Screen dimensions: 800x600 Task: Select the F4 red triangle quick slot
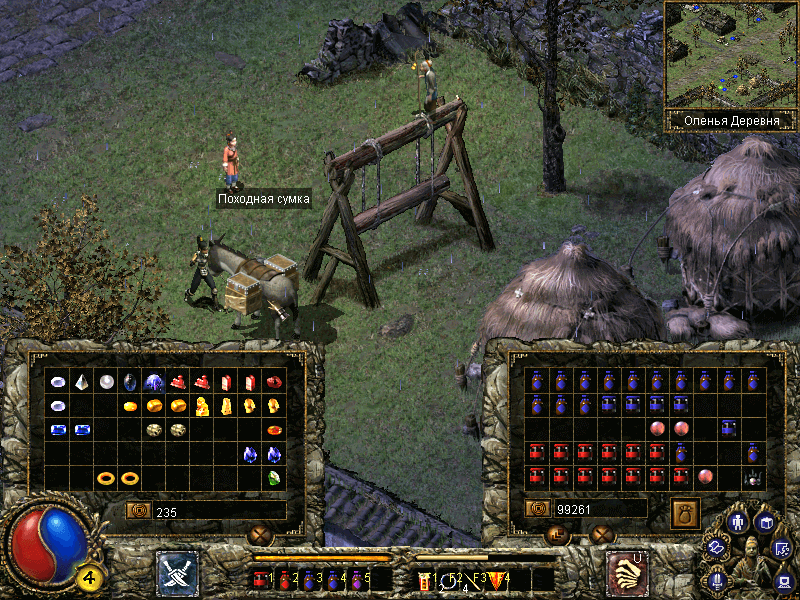499,578
